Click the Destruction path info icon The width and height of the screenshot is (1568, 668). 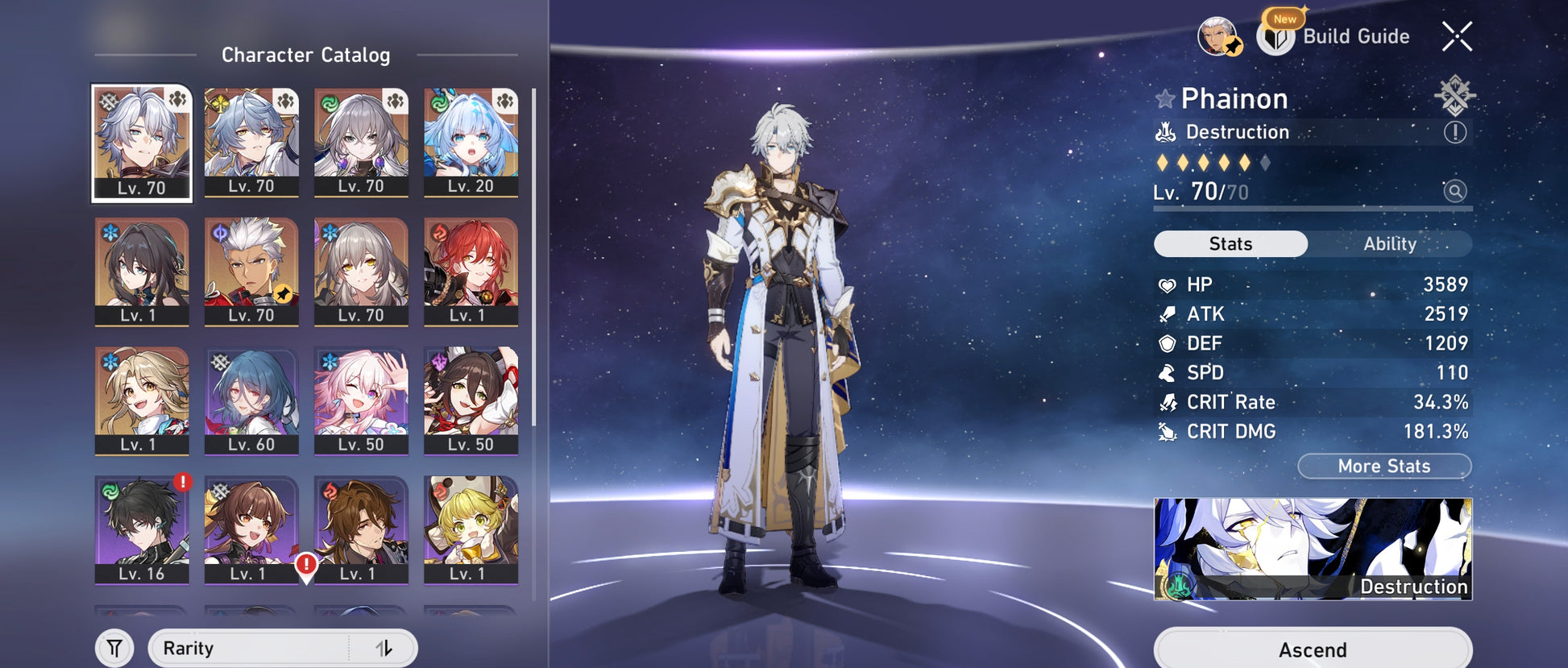pos(1454,132)
